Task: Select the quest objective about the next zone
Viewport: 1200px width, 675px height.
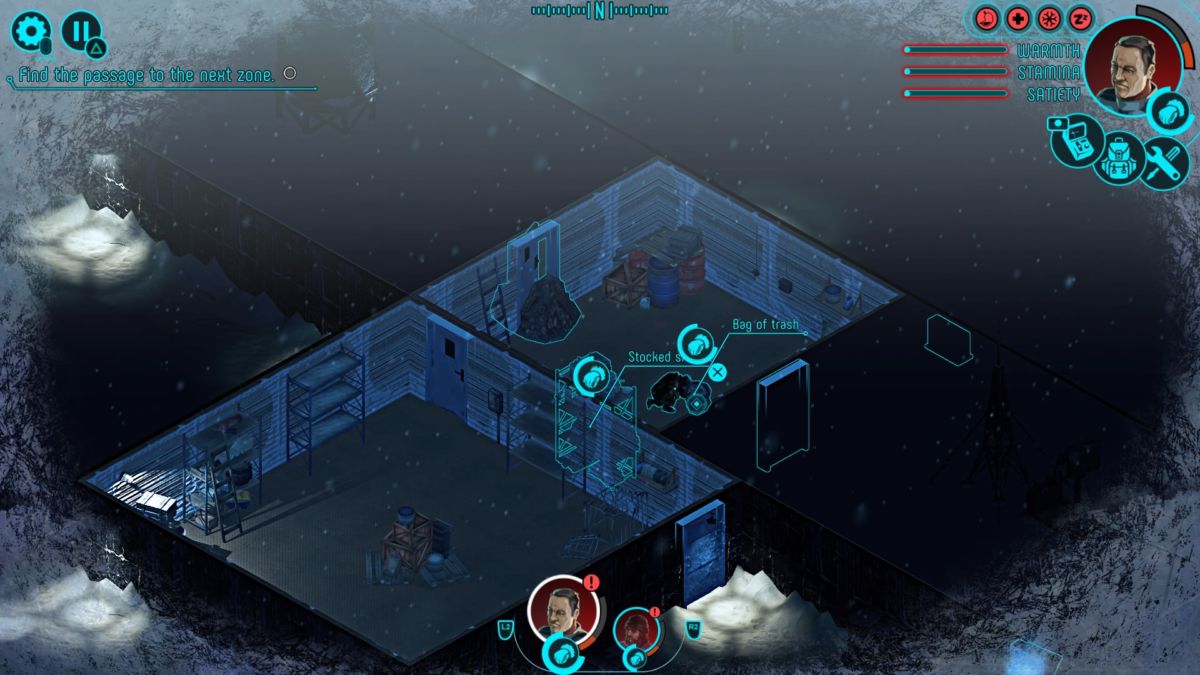Action: [x=147, y=76]
